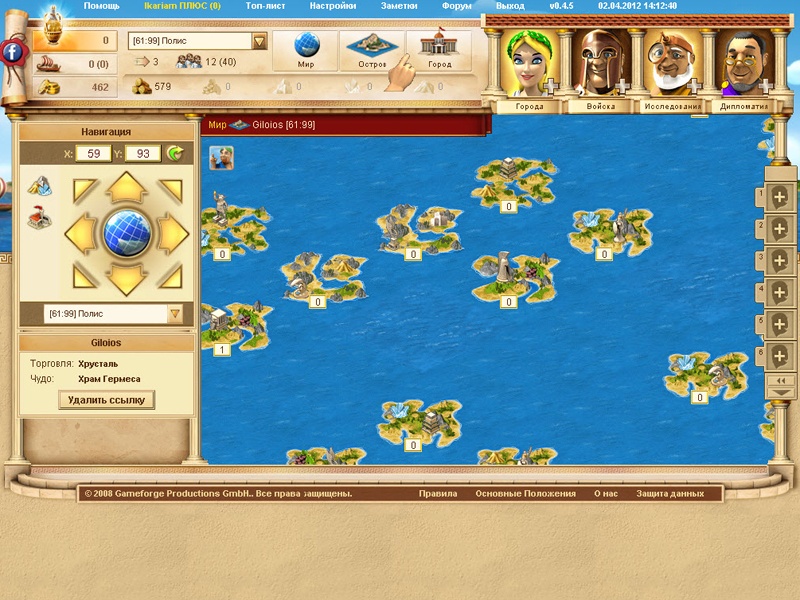This screenshot has height=600, width=800.
Task: Open the Facebook side button
Action: coord(13,52)
